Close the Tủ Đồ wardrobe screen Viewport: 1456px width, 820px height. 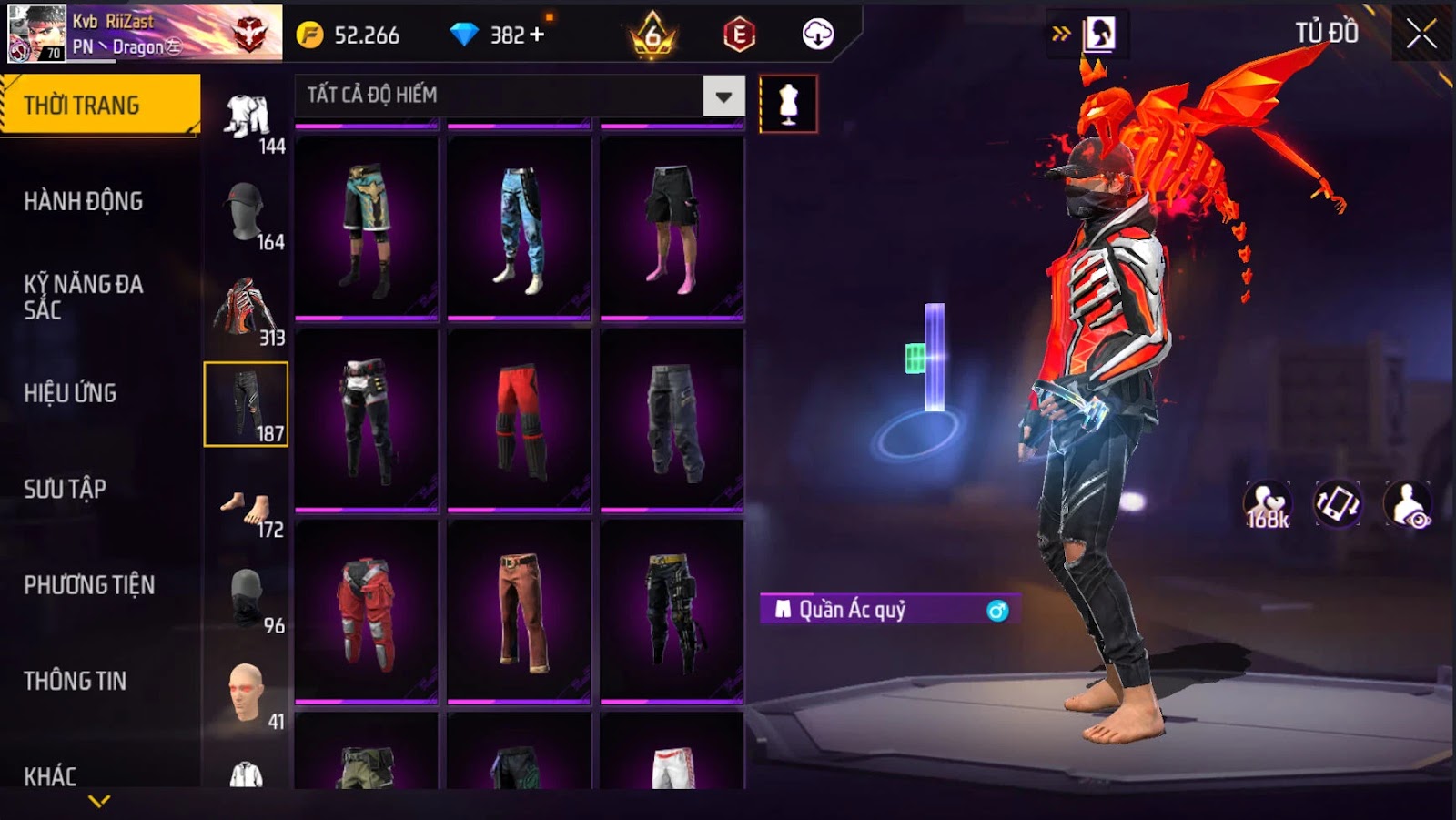1421,35
